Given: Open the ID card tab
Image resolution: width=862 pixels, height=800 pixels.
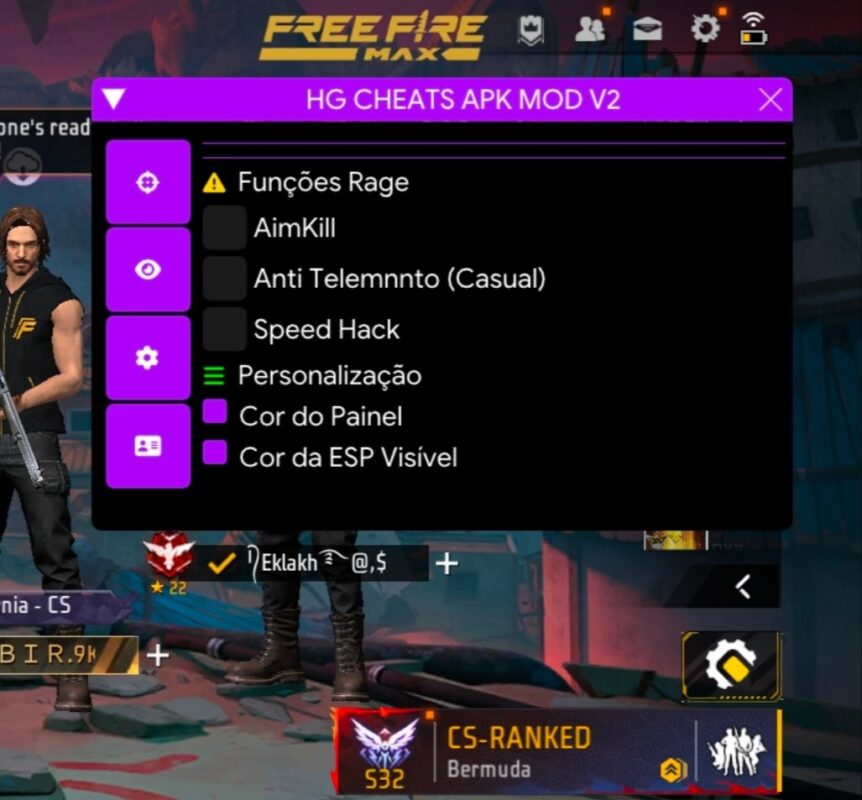Looking at the screenshot, I should (x=148, y=446).
